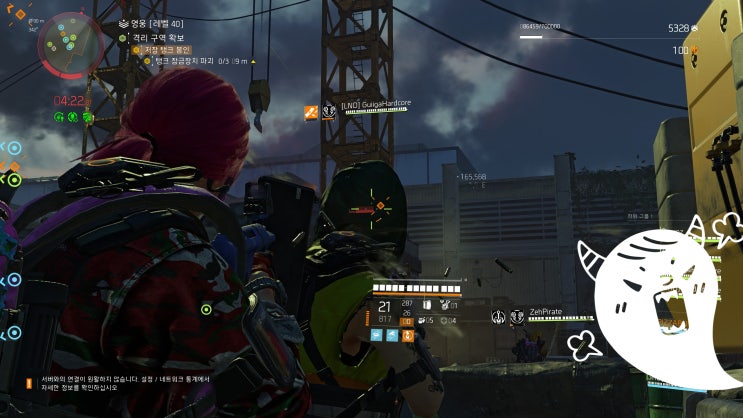
Task: Select the armor kit icon
Action: click(427, 304)
